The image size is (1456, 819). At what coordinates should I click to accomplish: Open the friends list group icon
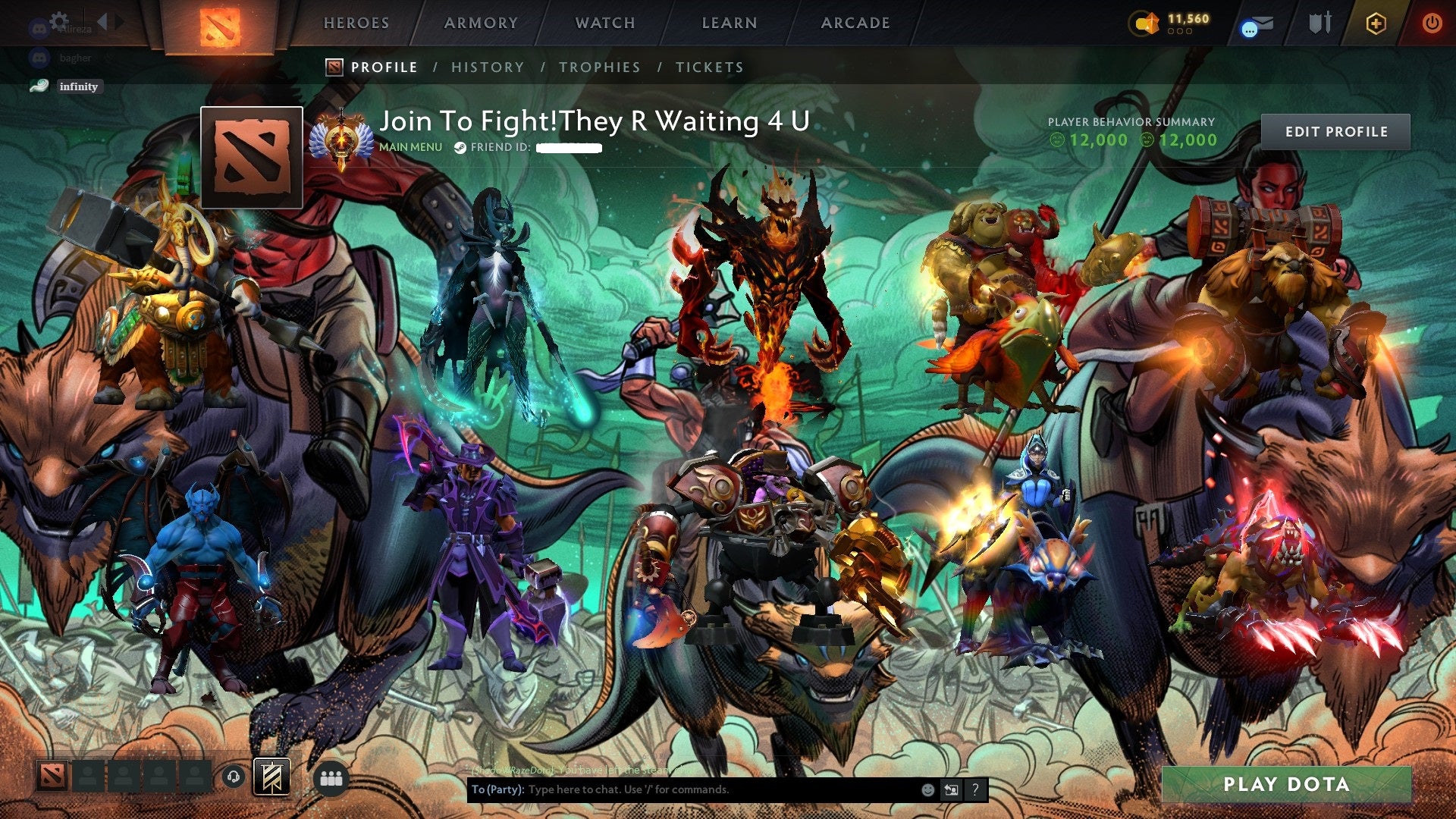pyautogui.click(x=329, y=777)
